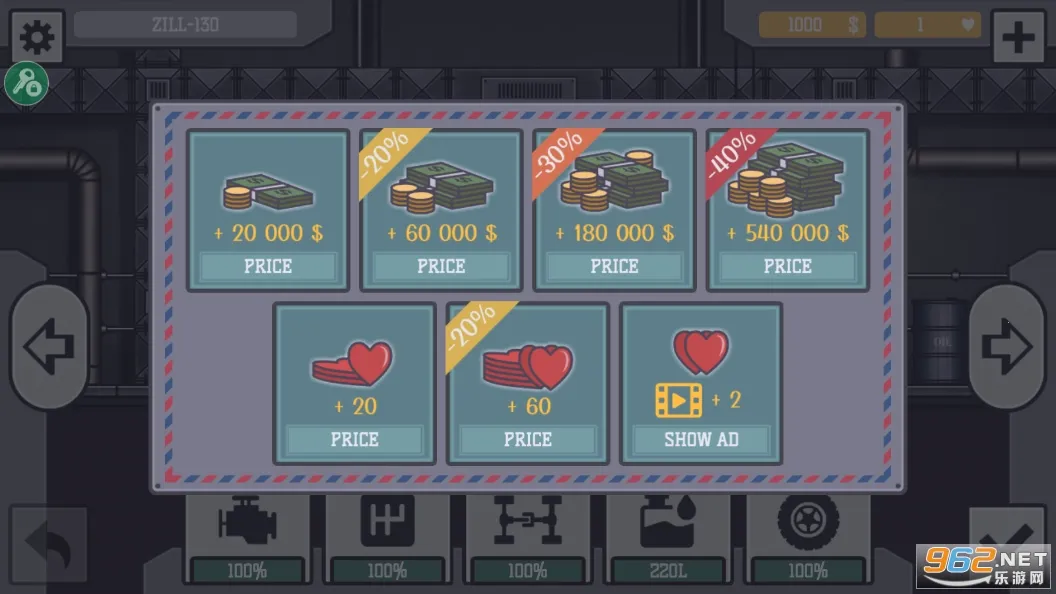Go to the previous truck with left arrow
1056x594 pixels.
(49, 347)
